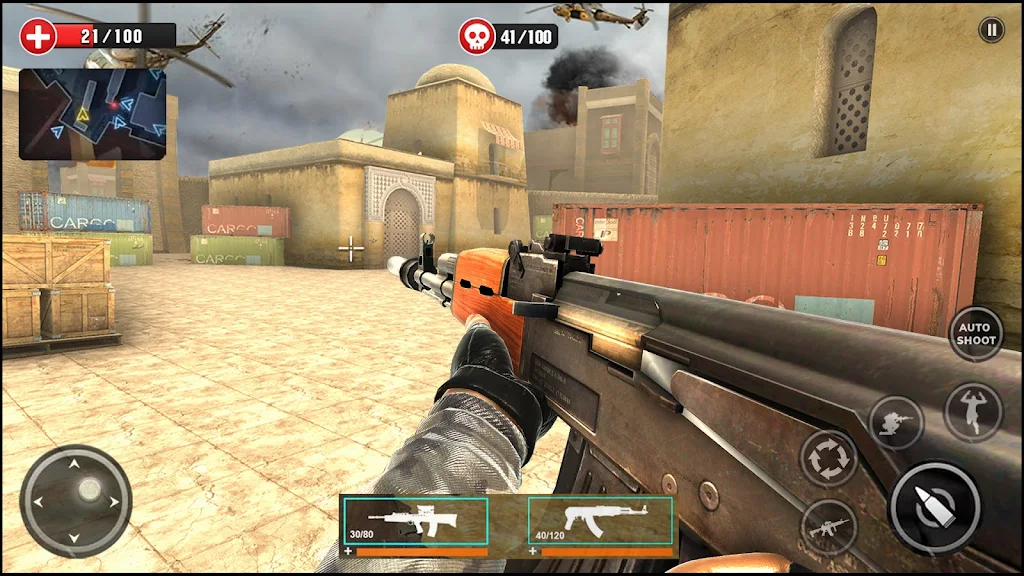Image resolution: width=1024 pixels, height=576 pixels.
Task: Activate the crouching soldier aim button
Action: tap(896, 423)
